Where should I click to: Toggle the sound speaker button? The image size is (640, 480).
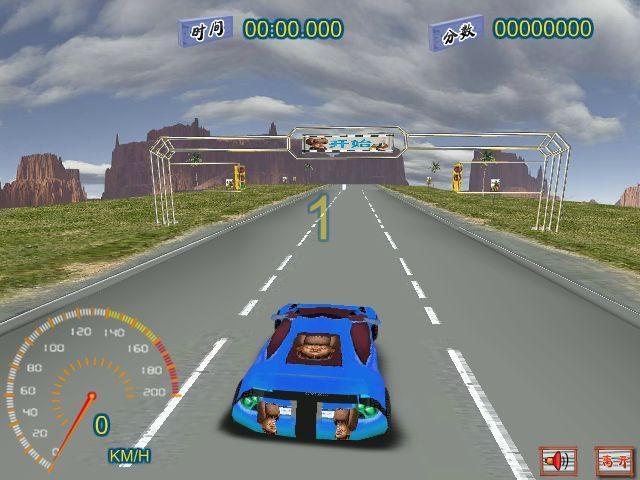coord(558,461)
